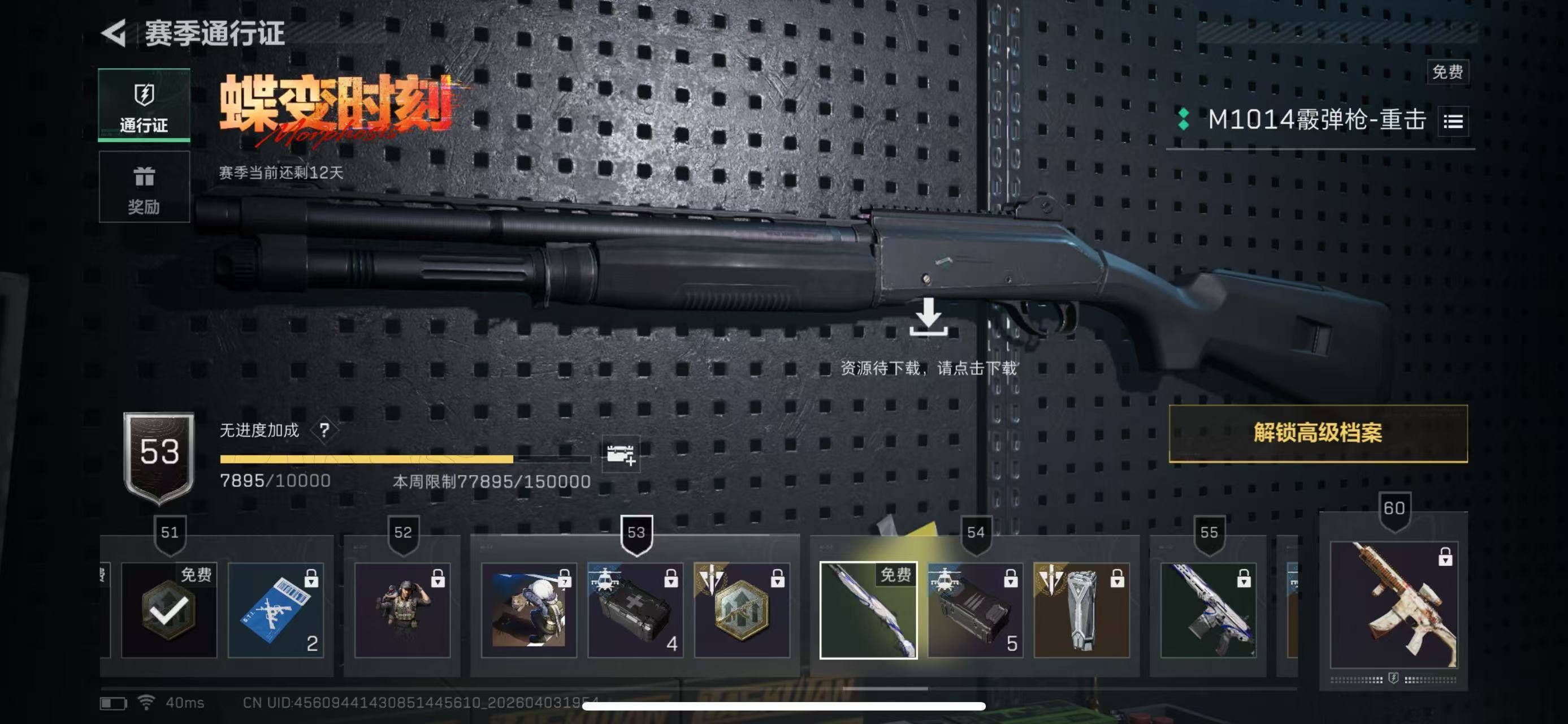The height and width of the screenshot is (724, 1568).
Task: Go back from the 赛季通行证 screen
Action: (x=114, y=33)
